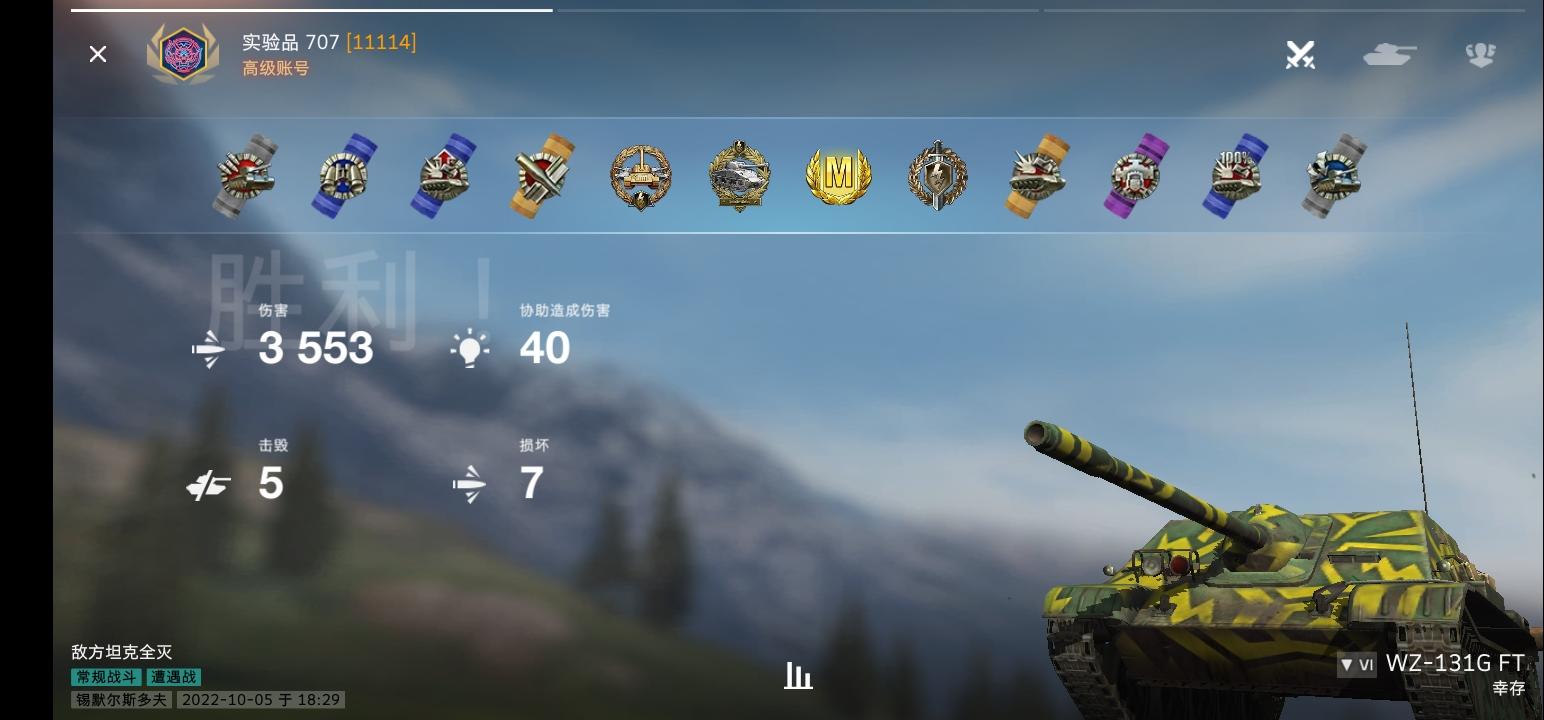Click the battle date 2022-10-05 stamp
Screen dimensions: 1544x720
260,699
